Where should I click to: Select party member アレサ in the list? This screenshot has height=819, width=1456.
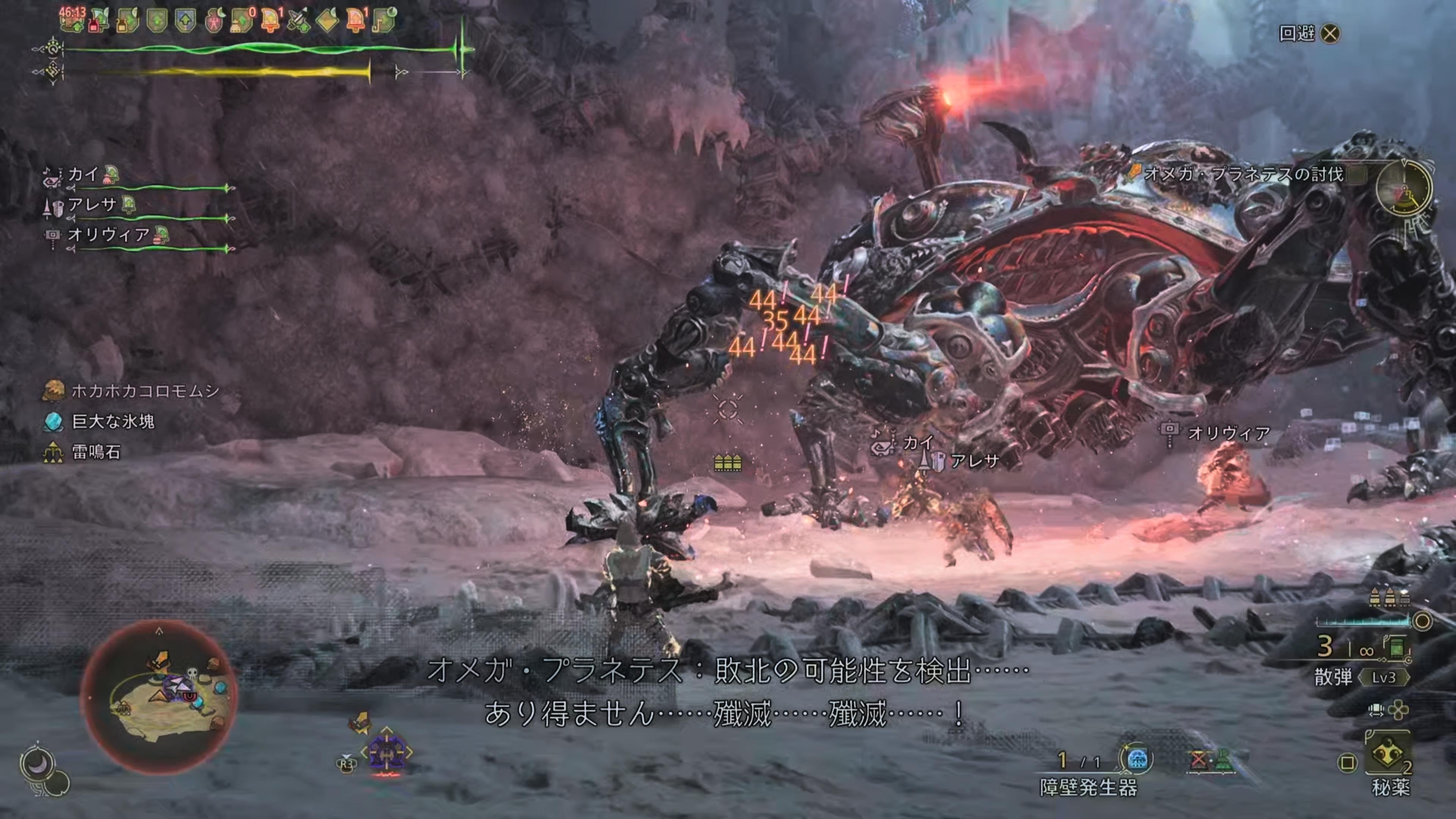91,205
